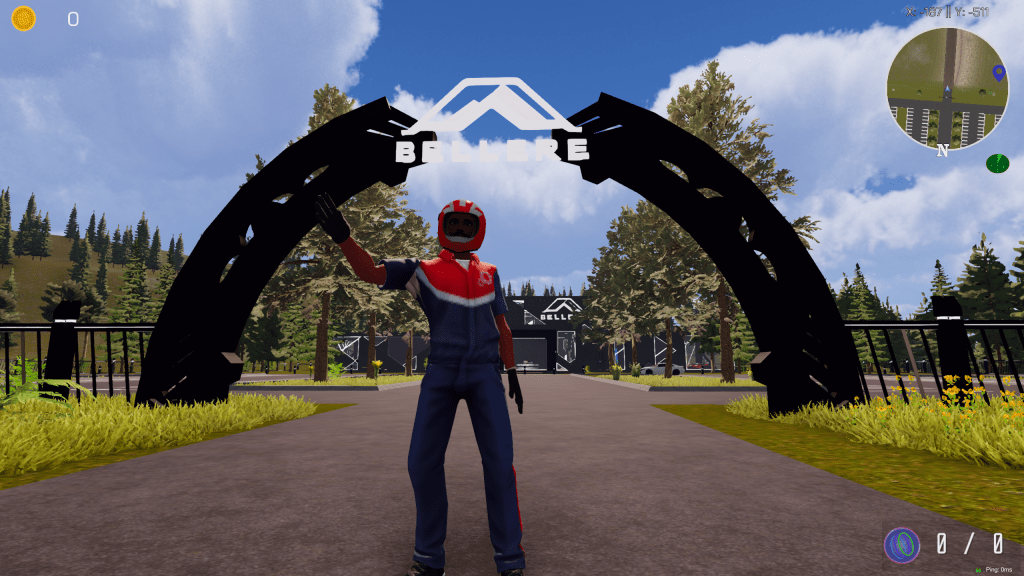The height and width of the screenshot is (576, 1024).
Task: Click the blue ring portal icon
Action: [902, 545]
